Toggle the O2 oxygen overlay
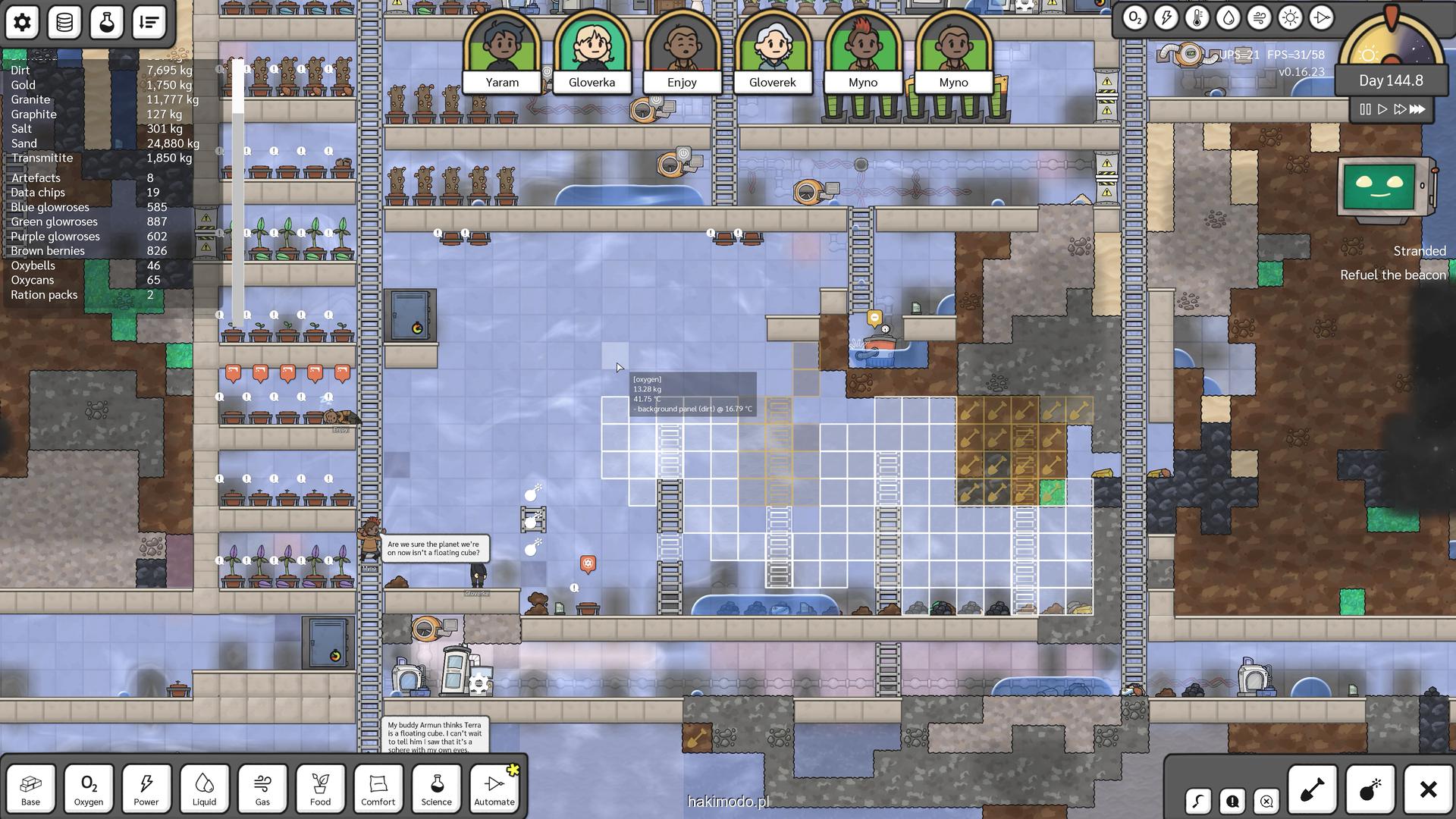Viewport: 1456px width, 819px height. coord(1134,17)
